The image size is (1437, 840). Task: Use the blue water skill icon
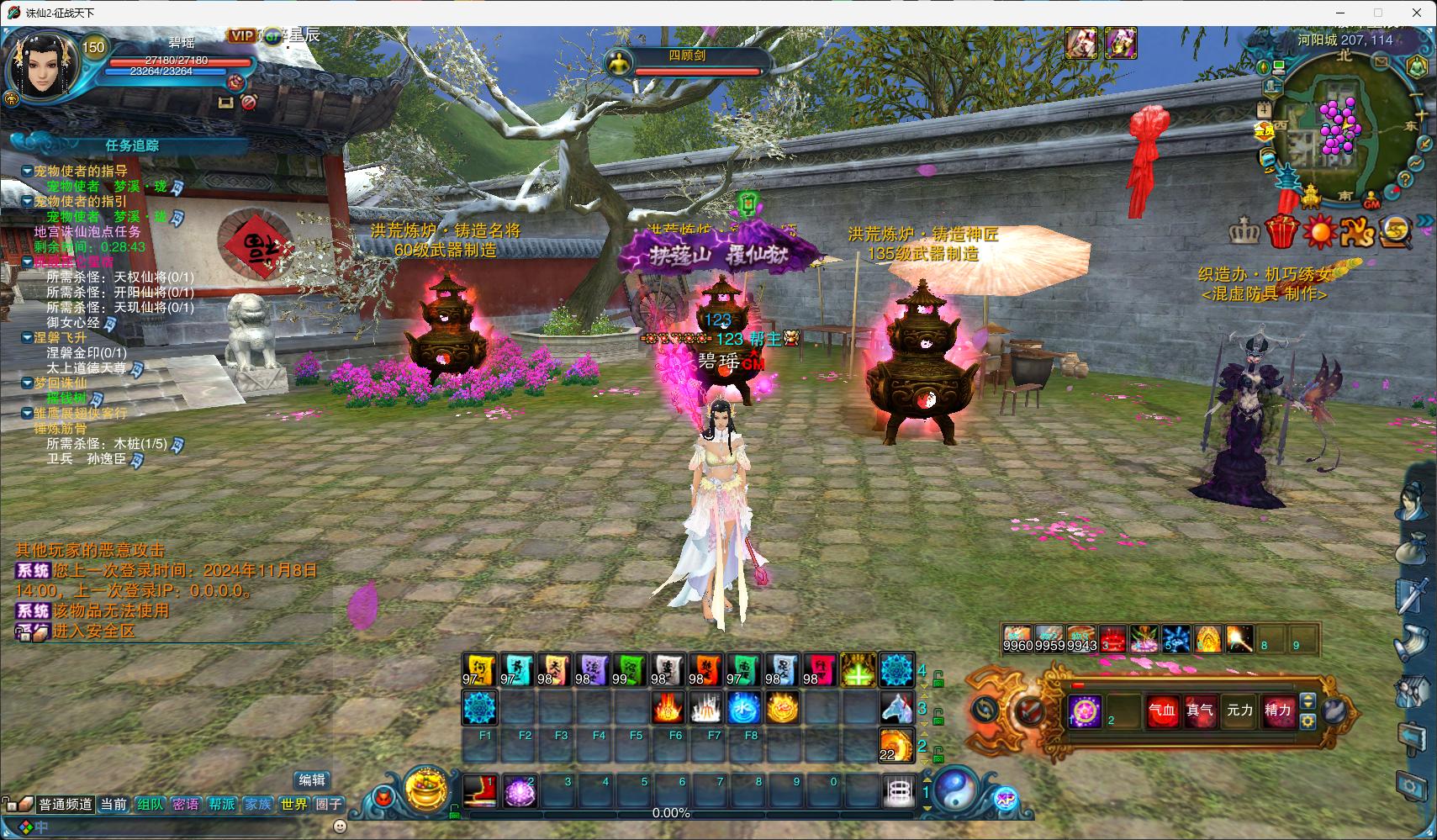tap(743, 709)
